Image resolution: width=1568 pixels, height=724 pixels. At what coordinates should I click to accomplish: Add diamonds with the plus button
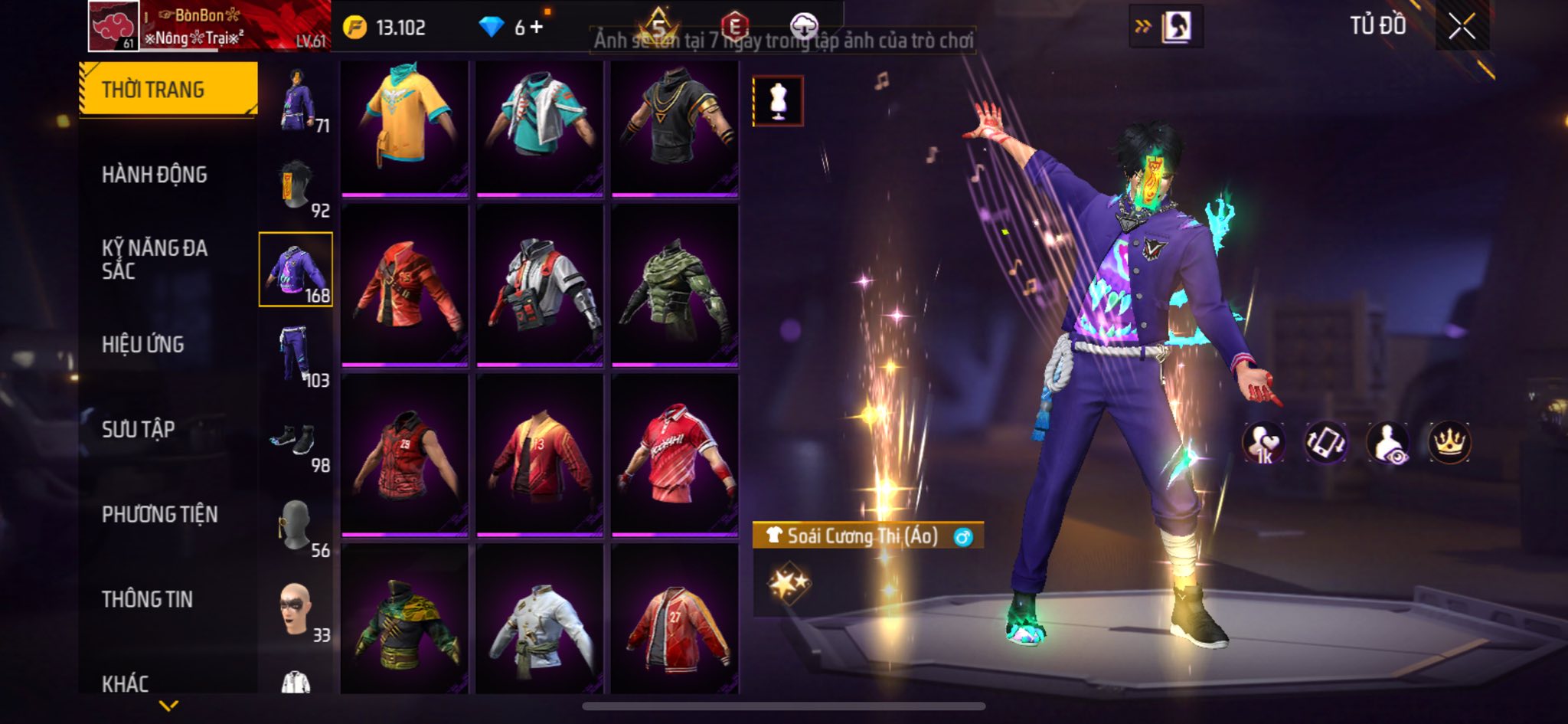coord(537,28)
